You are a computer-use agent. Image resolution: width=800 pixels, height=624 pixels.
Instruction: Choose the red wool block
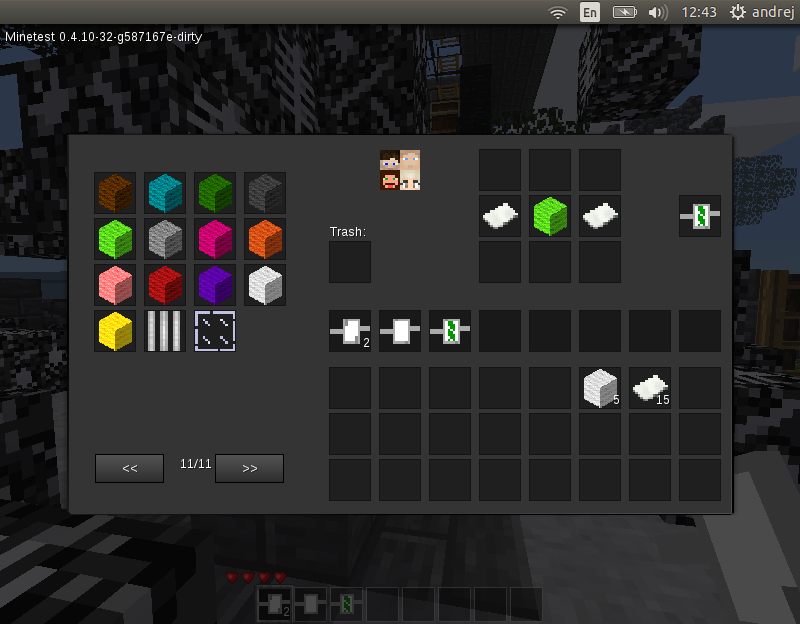[x=165, y=284]
